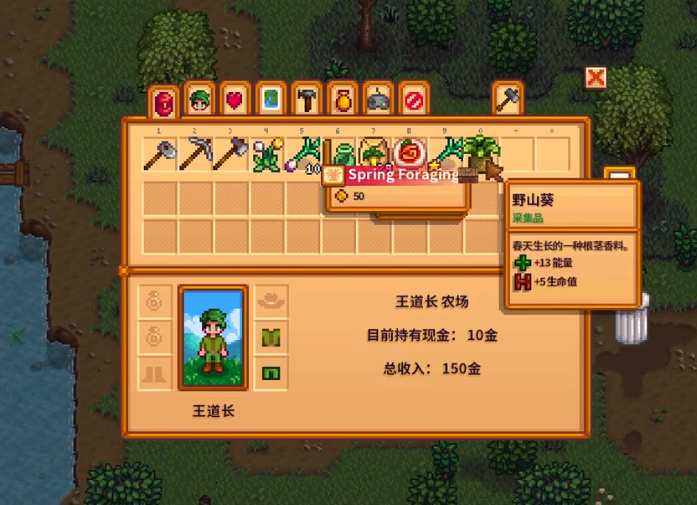Viewport: 697px width, 505px height.
Task: Click the empty hat equipment slot
Action: pyautogui.click(x=270, y=300)
